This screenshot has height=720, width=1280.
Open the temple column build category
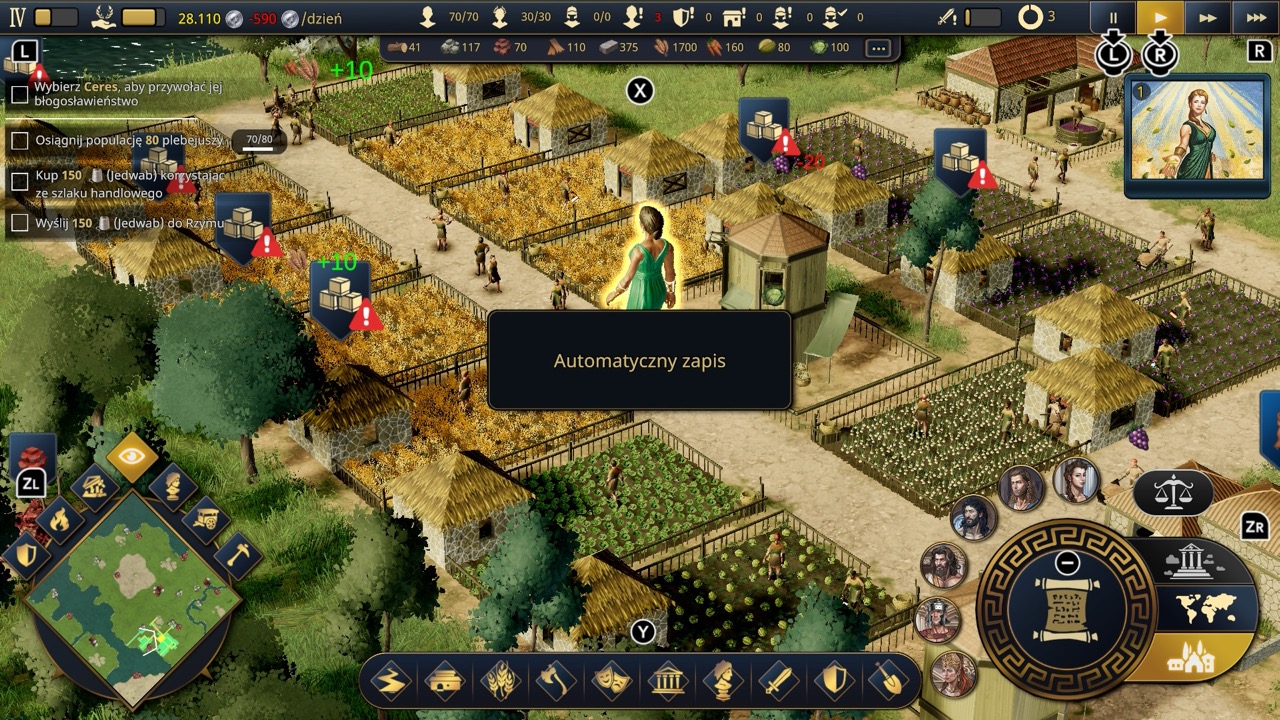pos(667,683)
